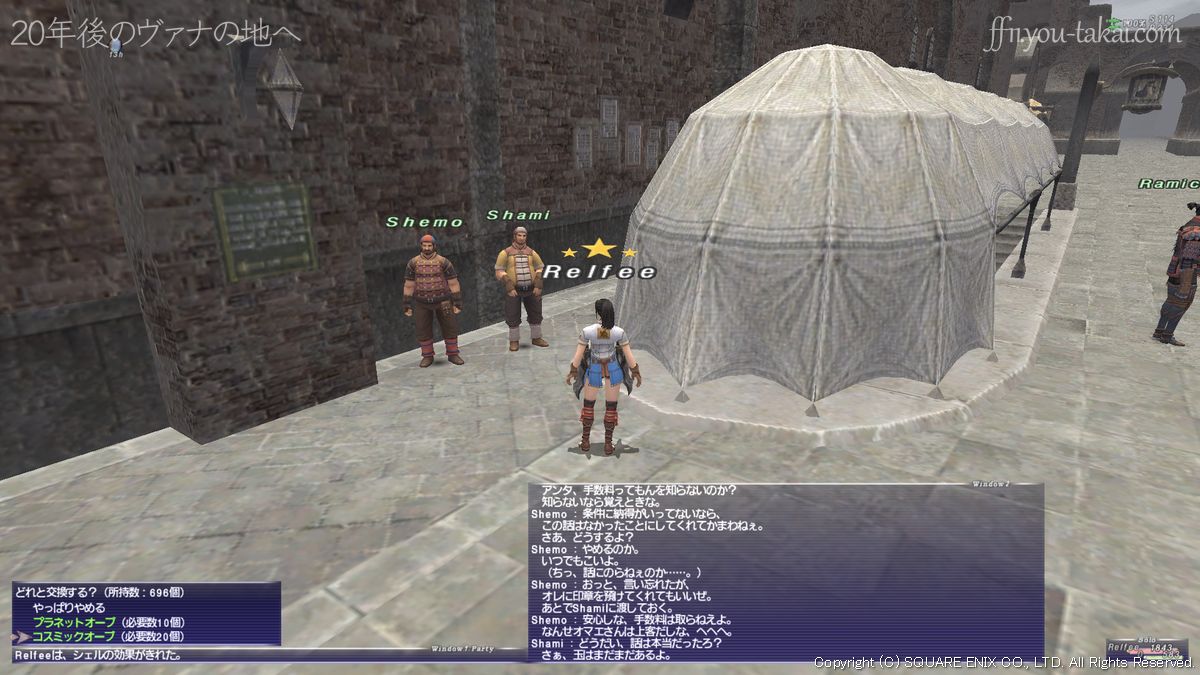1200x675 pixels.
Task: Pick コスミックオーブ (必要数20個) option
Action: (x=103, y=635)
